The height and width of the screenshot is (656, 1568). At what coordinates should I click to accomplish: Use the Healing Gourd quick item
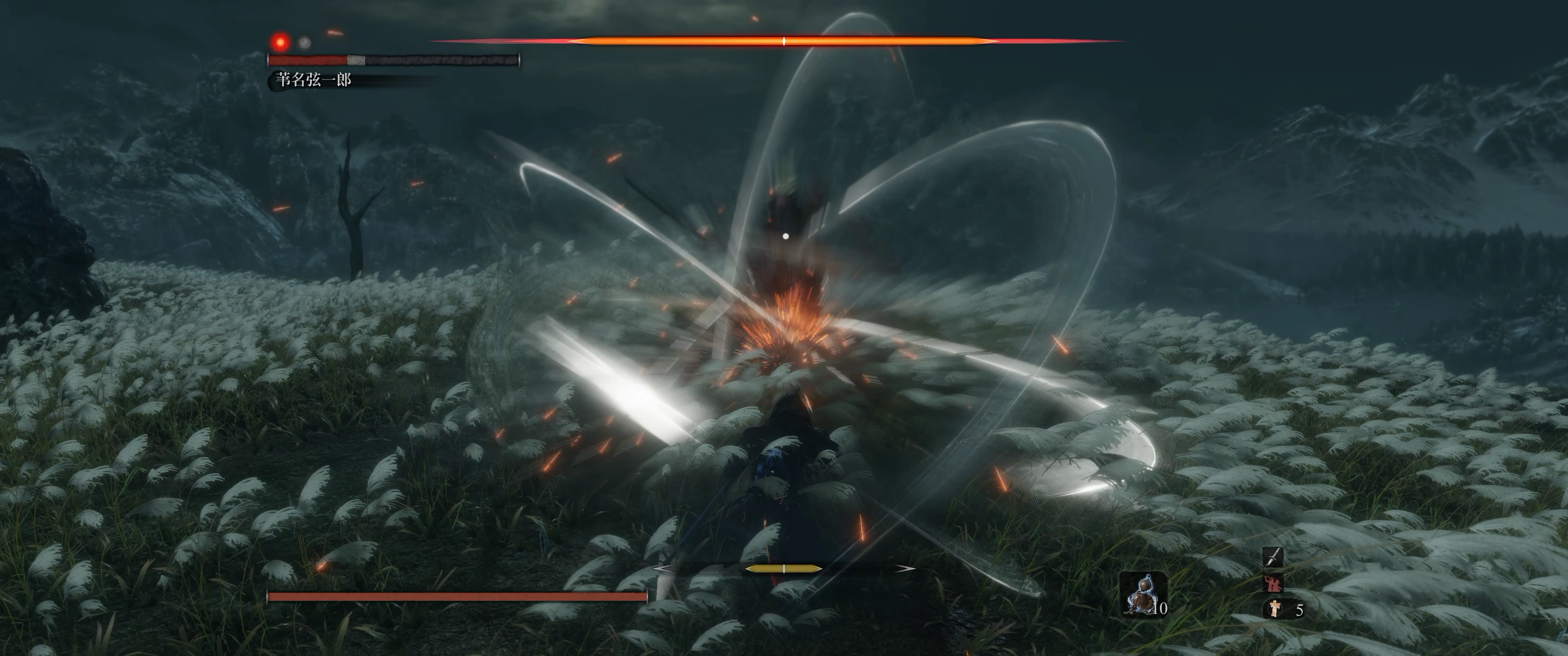pyautogui.click(x=1143, y=595)
